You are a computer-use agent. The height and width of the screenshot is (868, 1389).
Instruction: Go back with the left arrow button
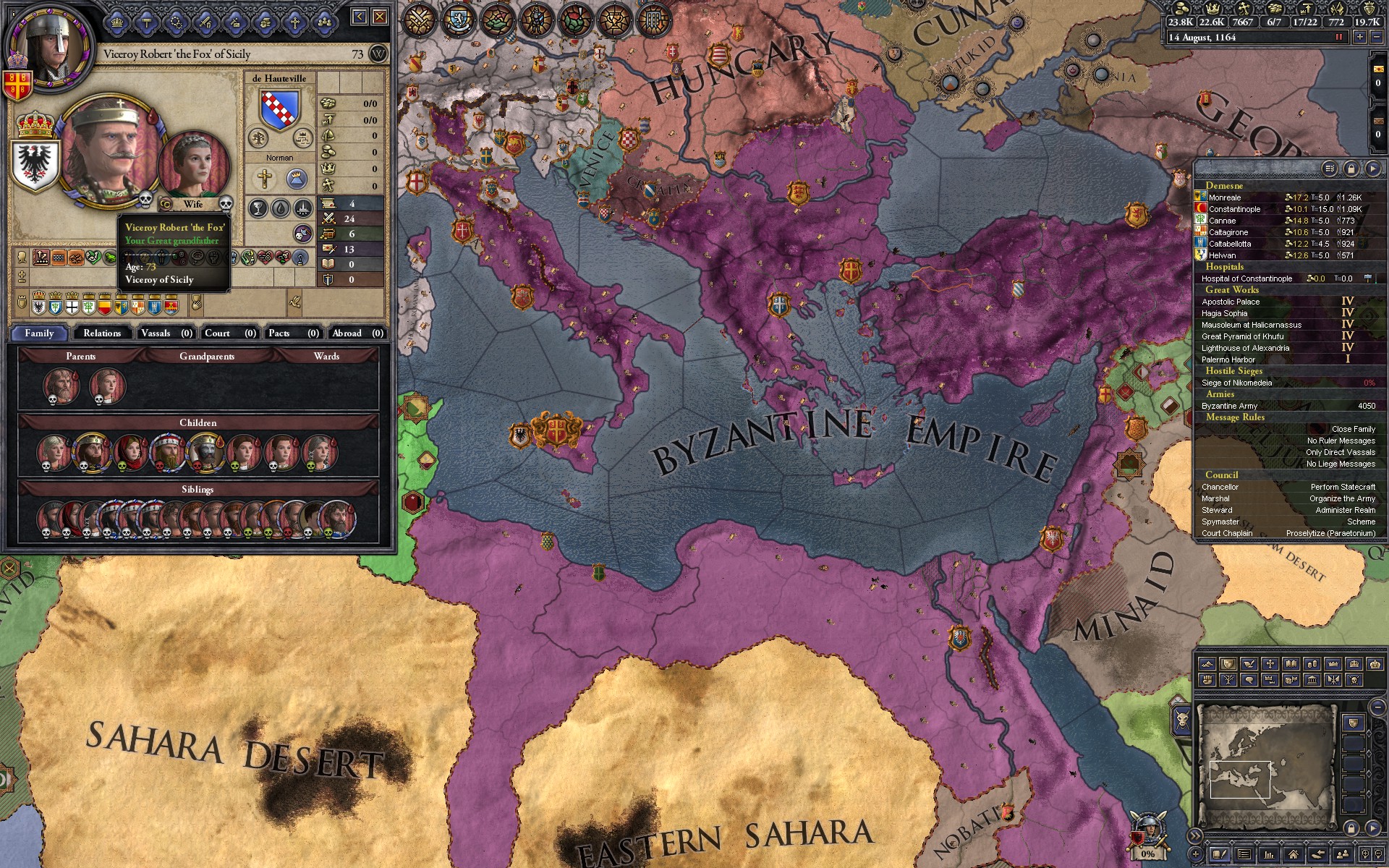point(360,17)
